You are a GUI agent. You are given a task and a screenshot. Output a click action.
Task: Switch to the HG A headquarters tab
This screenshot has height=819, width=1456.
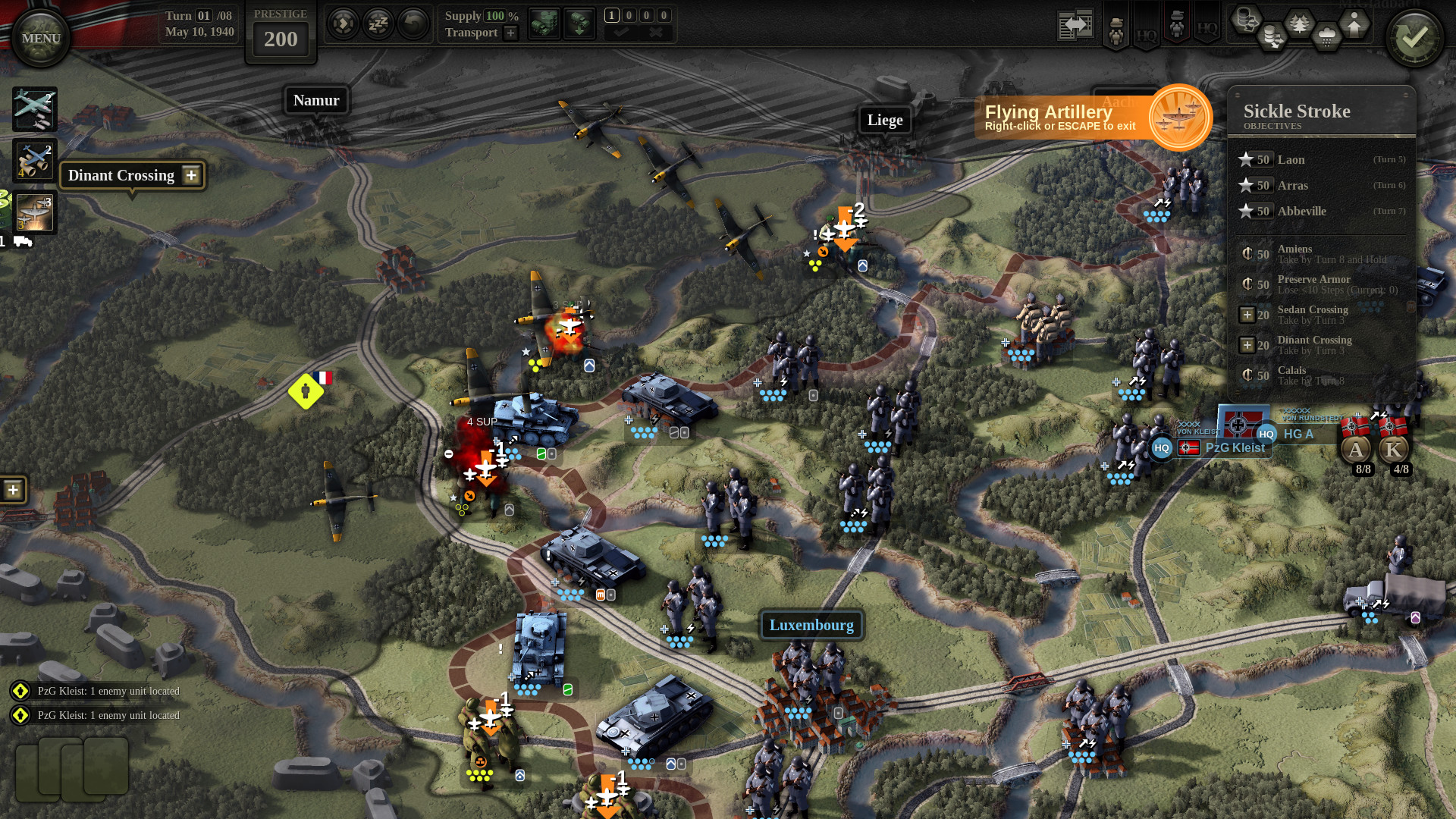(x=1298, y=434)
